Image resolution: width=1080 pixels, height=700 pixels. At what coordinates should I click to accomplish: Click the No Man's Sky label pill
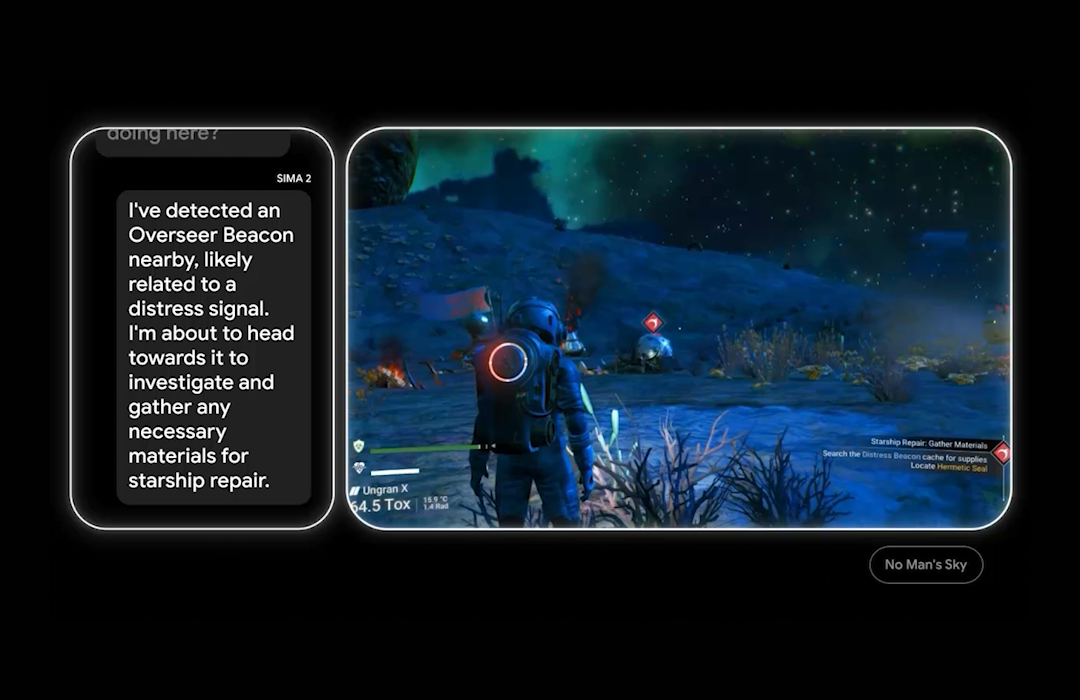click(926, 564)
